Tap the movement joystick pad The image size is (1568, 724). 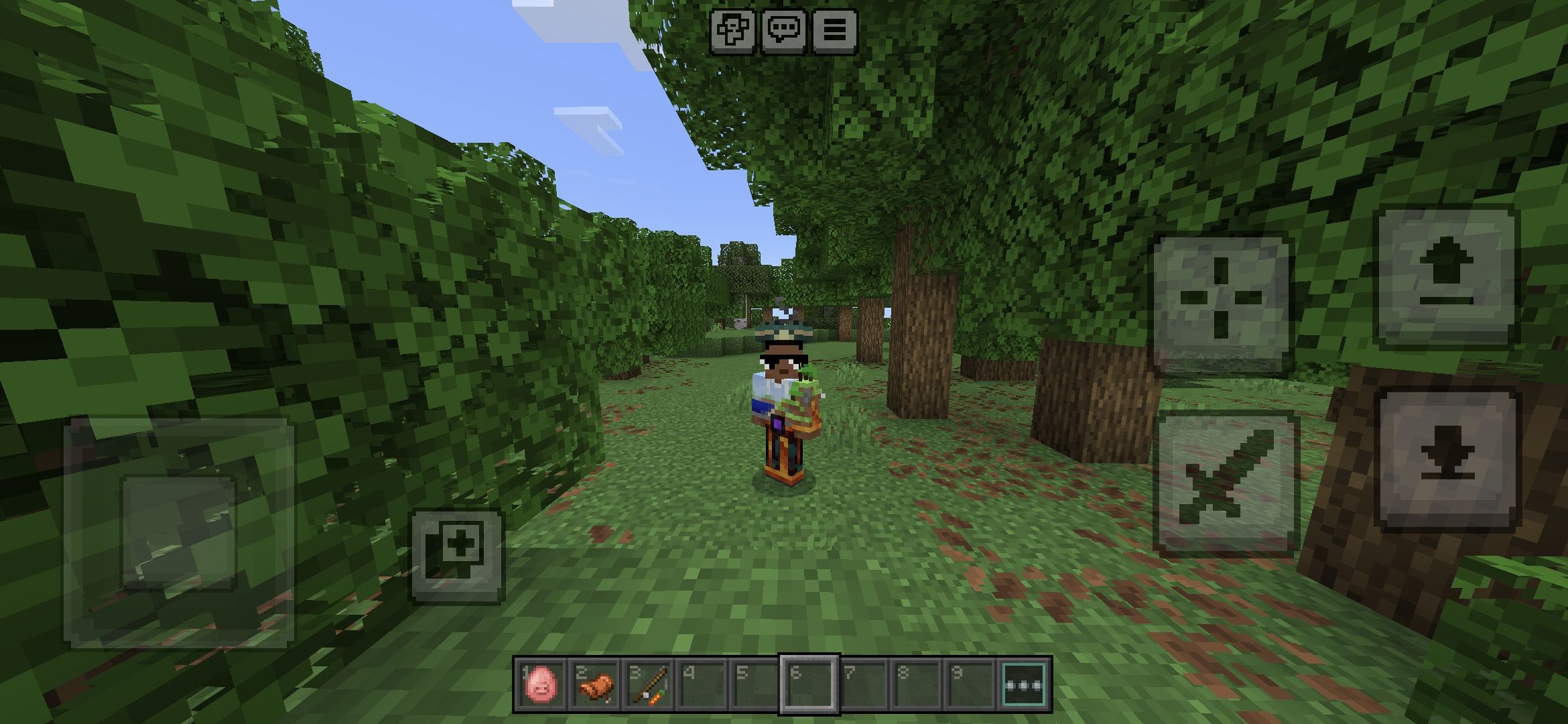pos(179,533)
